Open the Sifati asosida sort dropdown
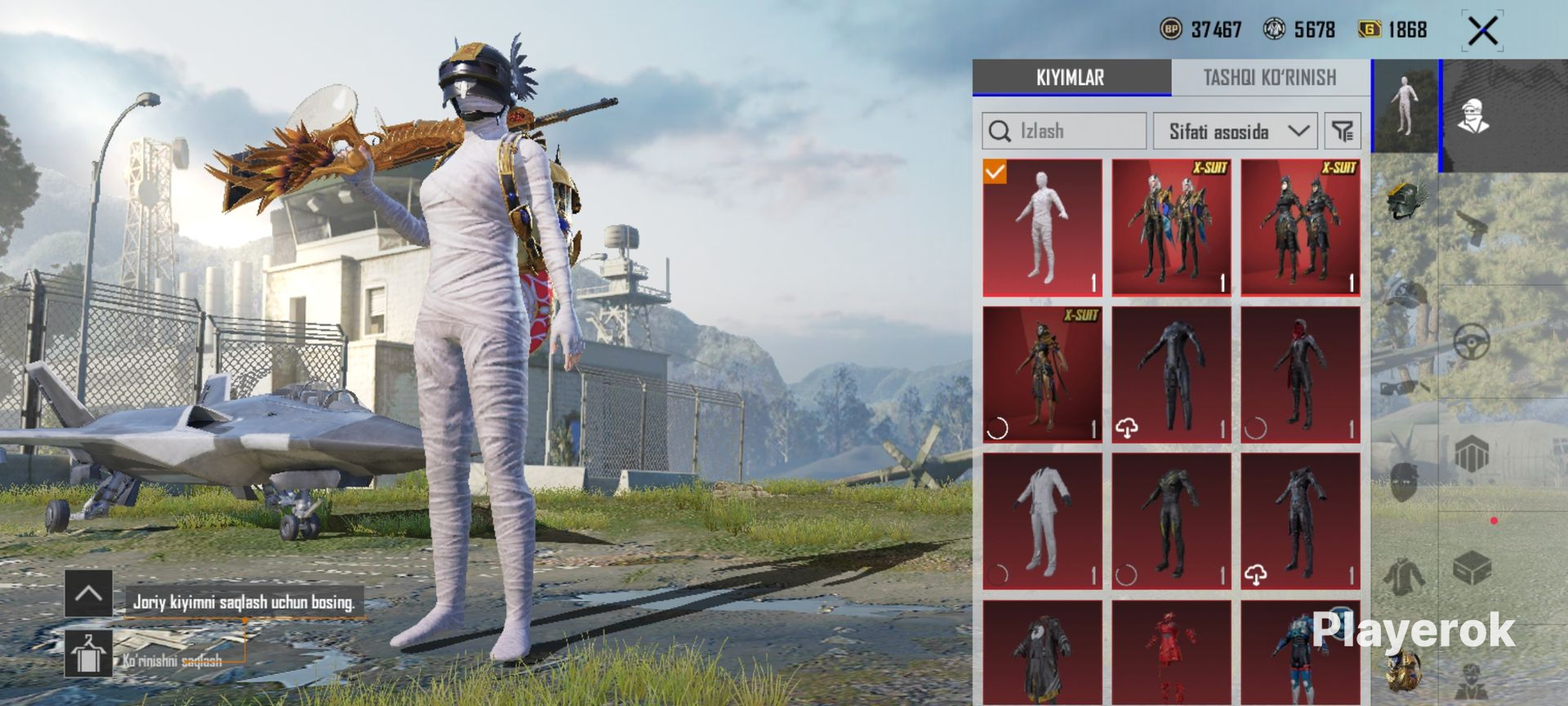 [1236, 131]
